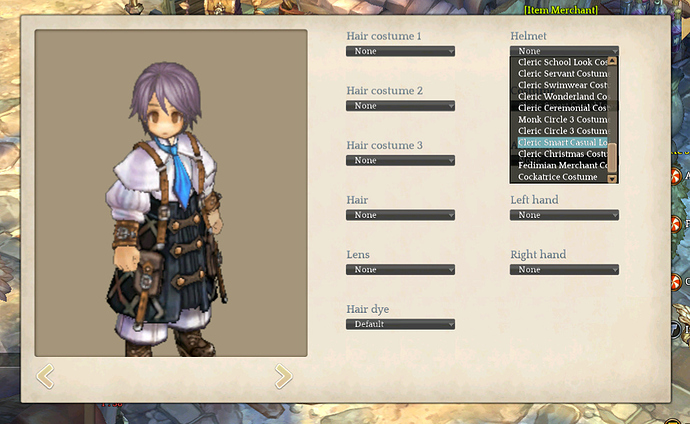The image size is (690, 424).
Task: Choose Cleric Servant Costume from list
Action: 562,73
